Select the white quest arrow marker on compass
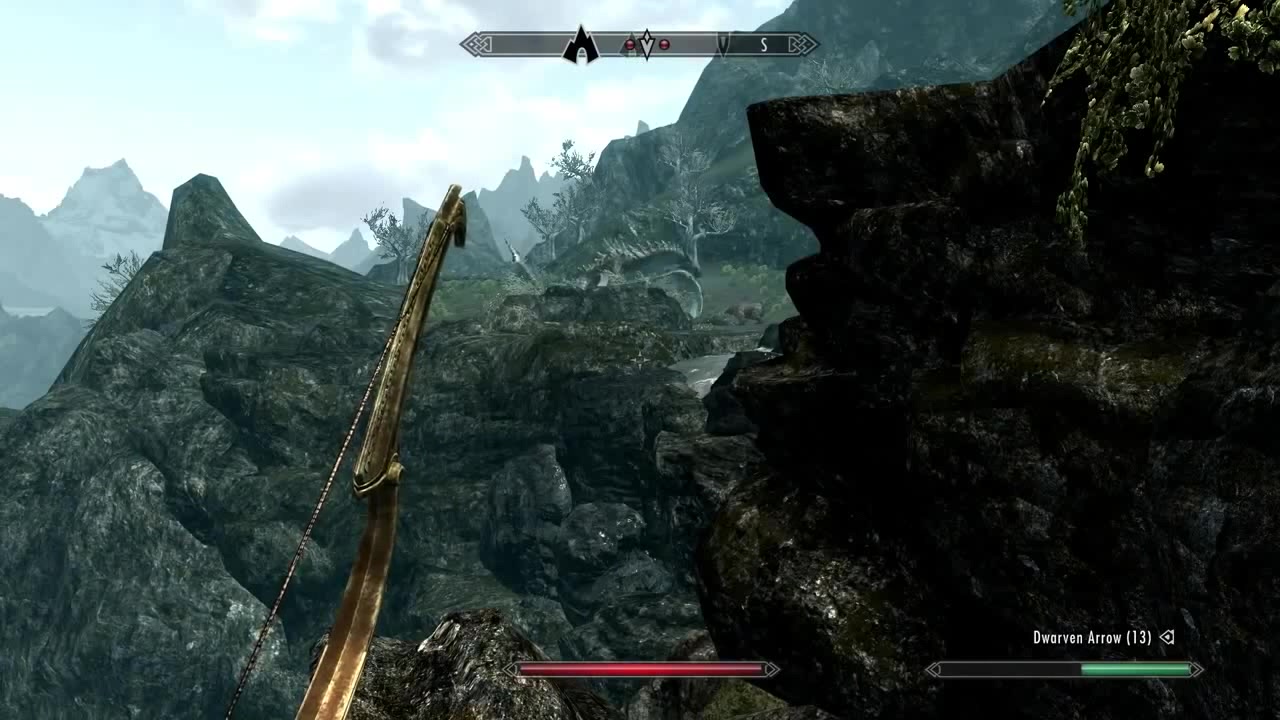This screenshot has width=1280, height=720. tap(646, 45)
